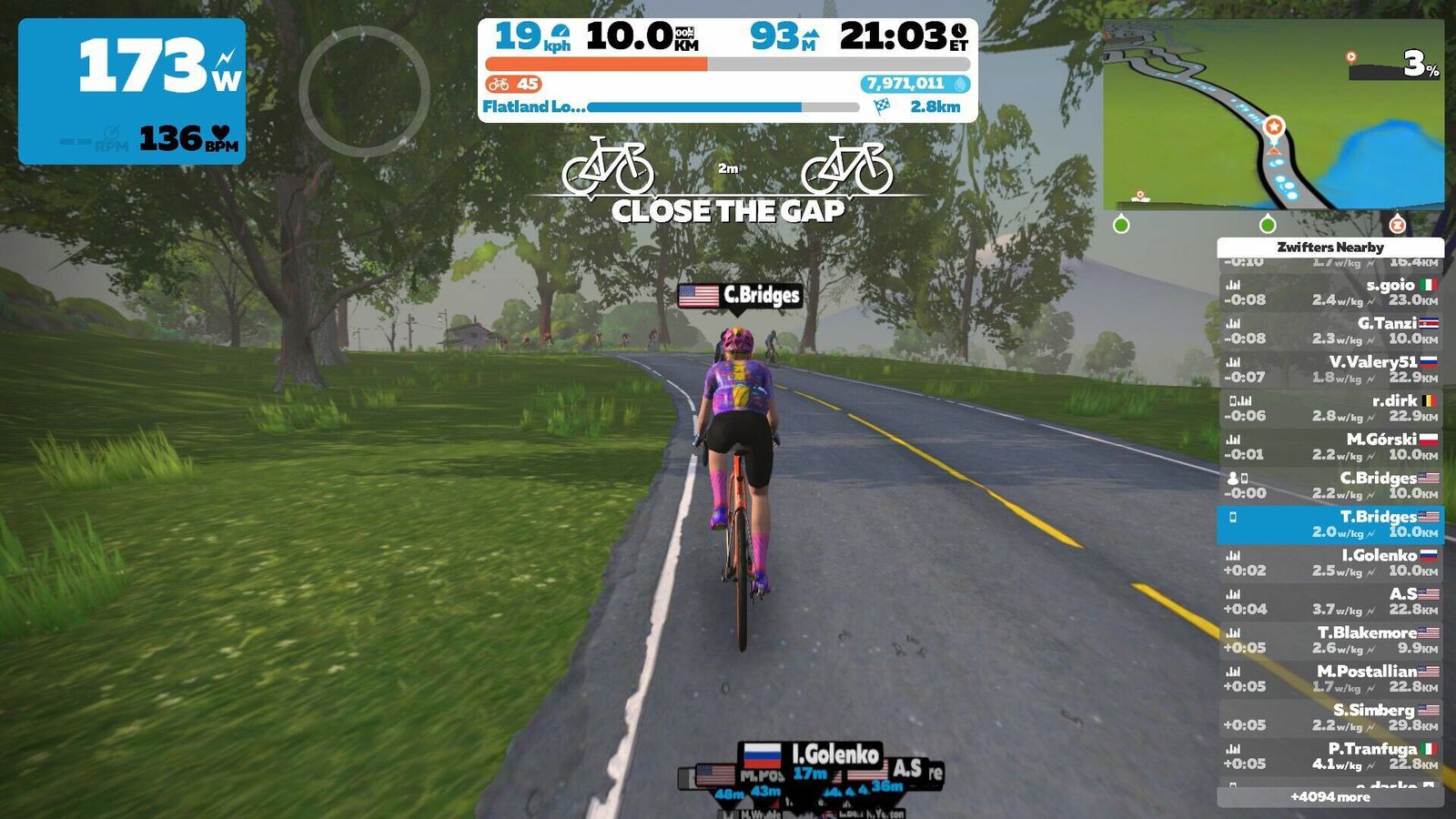
Task: Select T.Blakemore rider row
Action: [1330, 640]
